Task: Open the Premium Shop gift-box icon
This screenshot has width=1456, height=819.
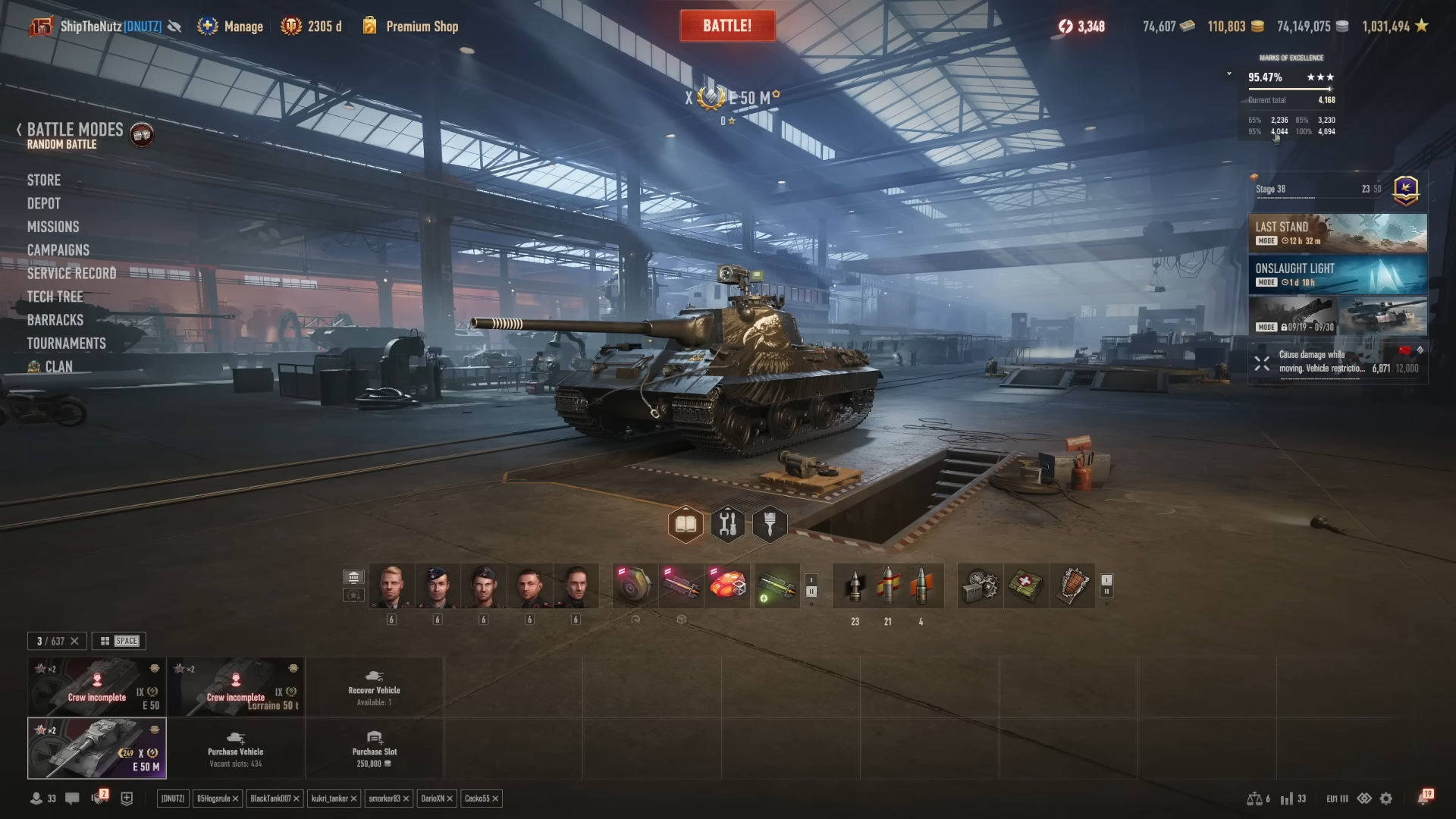Action: (369, 25)
